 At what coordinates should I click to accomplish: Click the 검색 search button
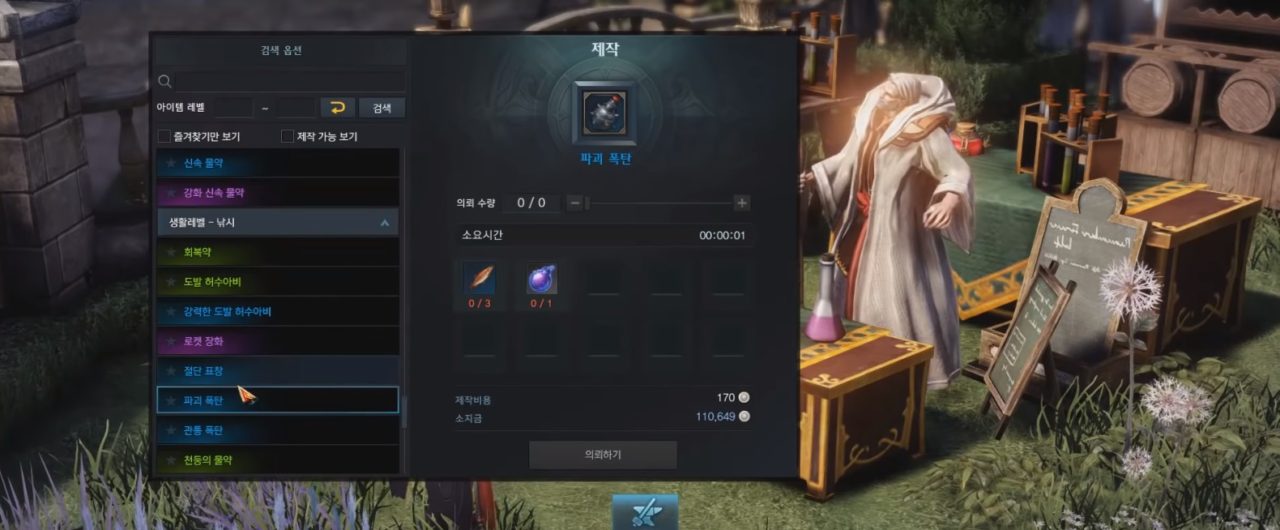(382, 107)
